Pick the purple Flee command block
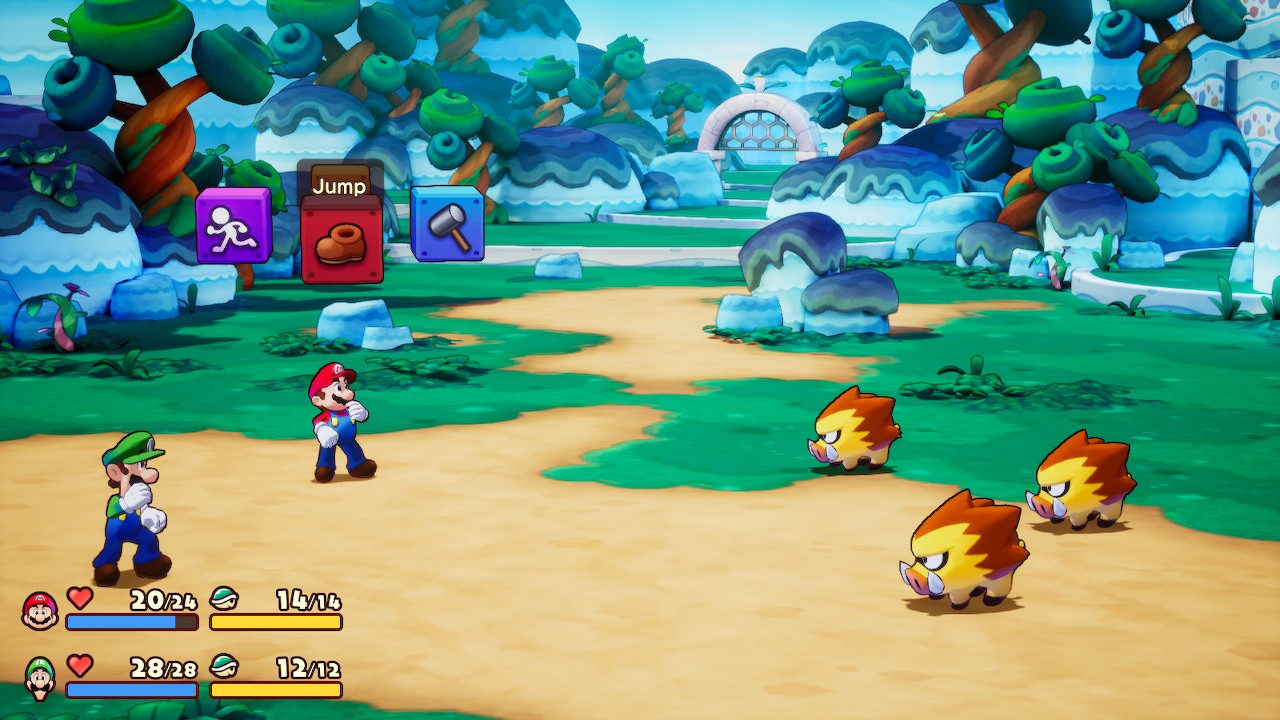 [233, 226]
